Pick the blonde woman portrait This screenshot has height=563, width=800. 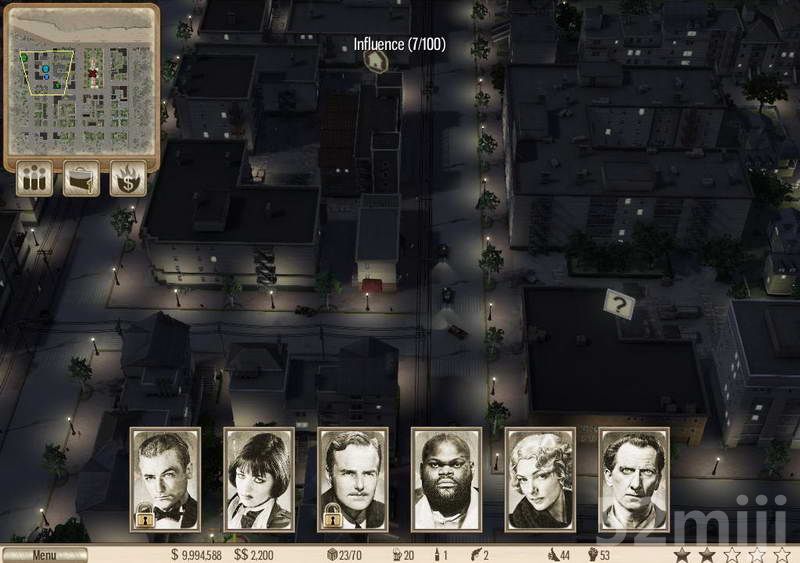point(541,479)
